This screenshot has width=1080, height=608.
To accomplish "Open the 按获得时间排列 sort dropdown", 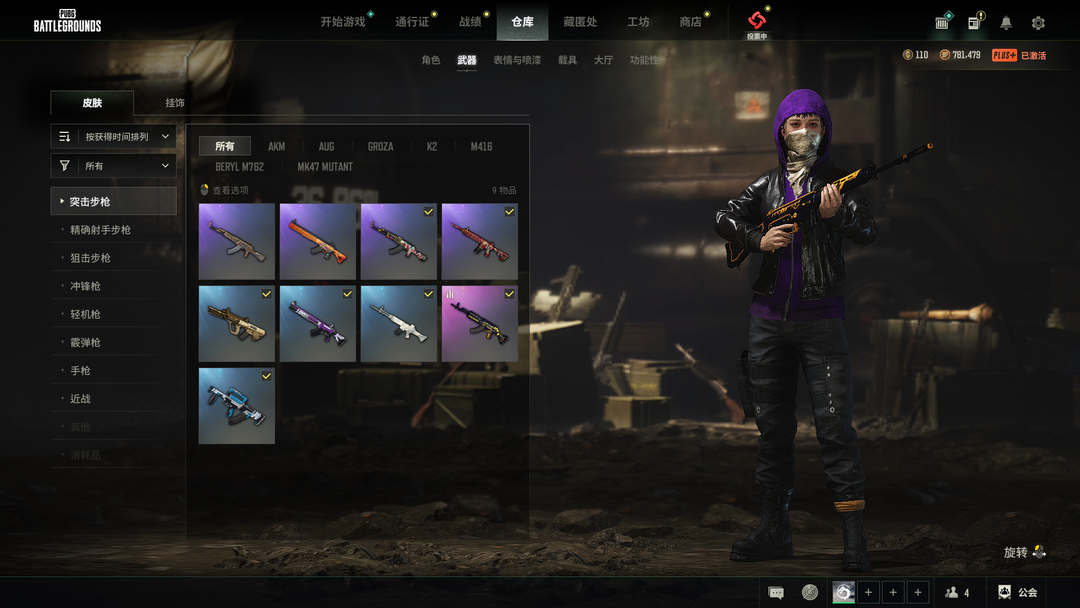I will pyautogui.click(x=114, y=137).
